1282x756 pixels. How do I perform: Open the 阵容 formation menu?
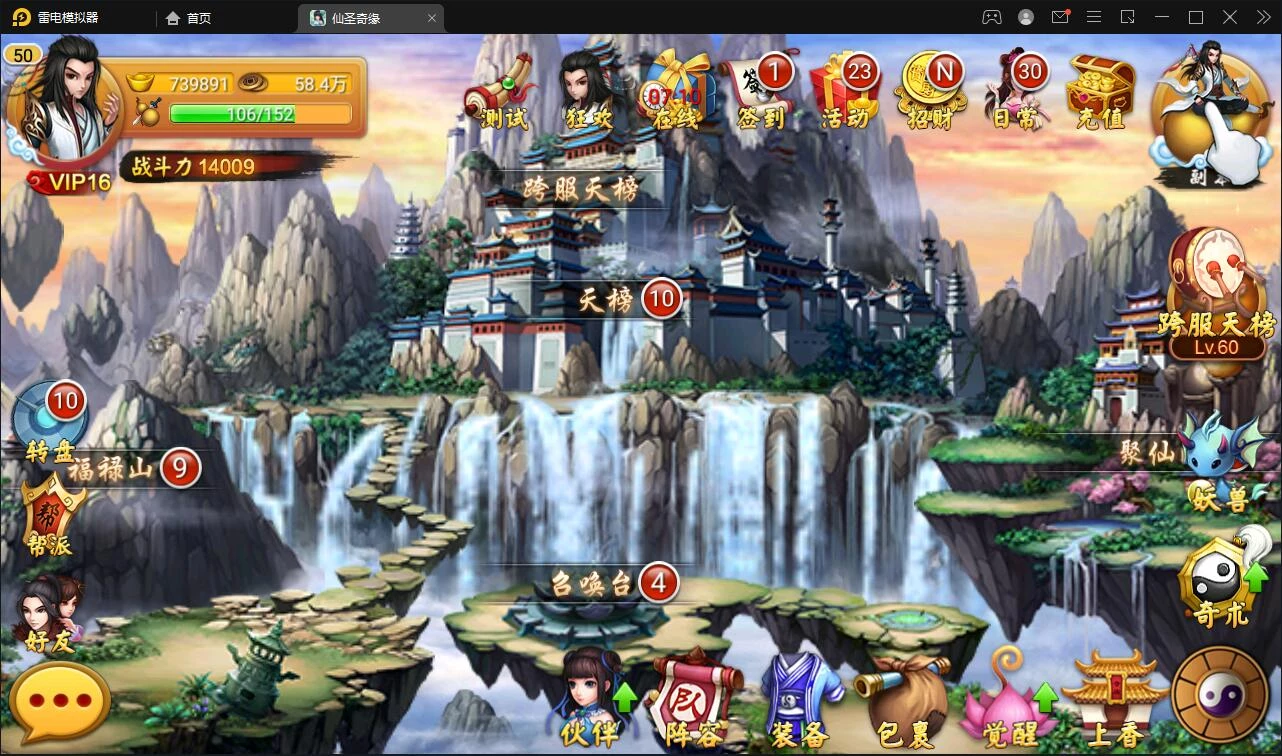point(695,698)
